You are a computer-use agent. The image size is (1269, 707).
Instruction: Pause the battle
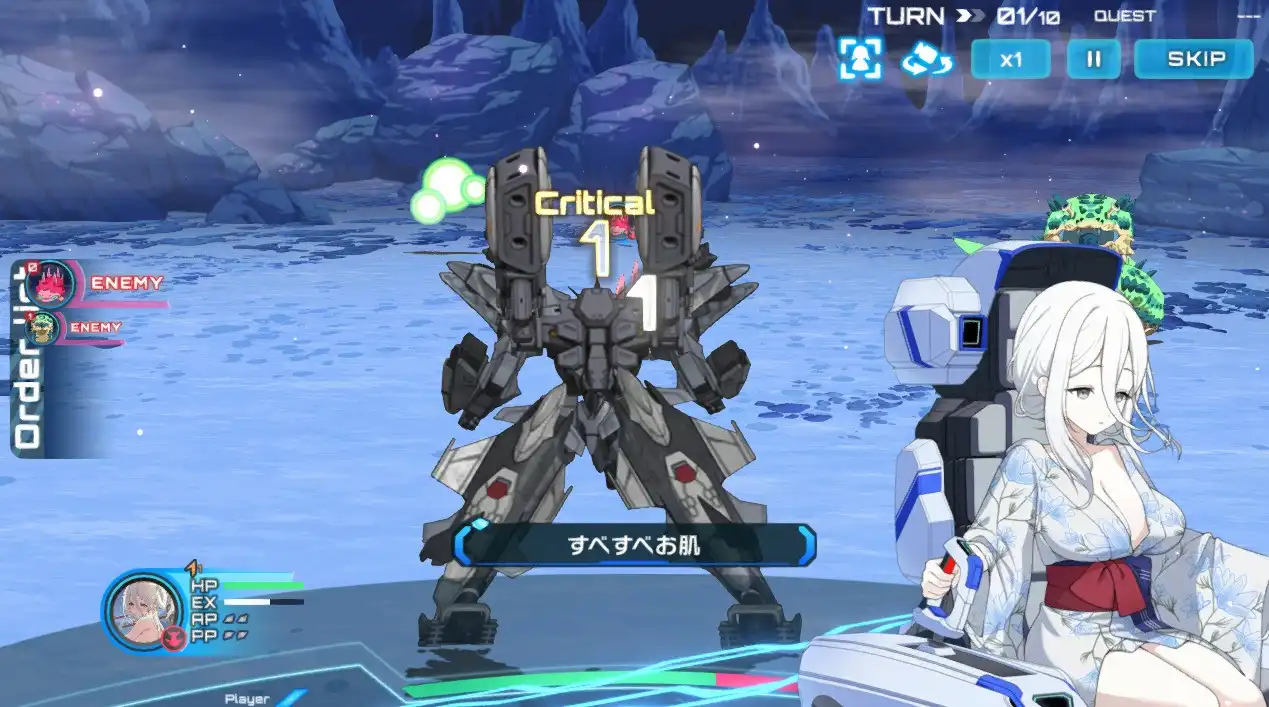[1093, 59]
